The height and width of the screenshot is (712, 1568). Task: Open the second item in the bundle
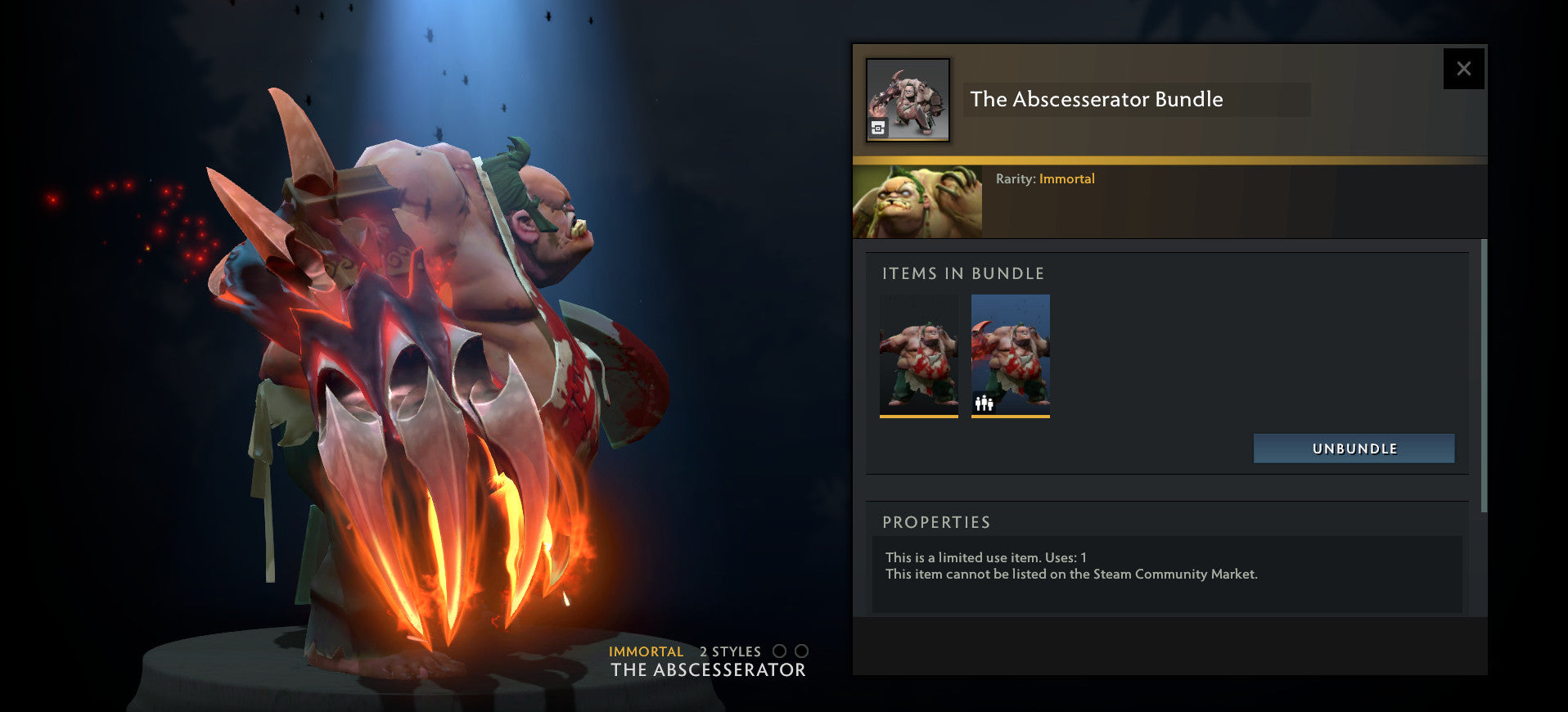pyautogui.click(x=1011, y=355)
